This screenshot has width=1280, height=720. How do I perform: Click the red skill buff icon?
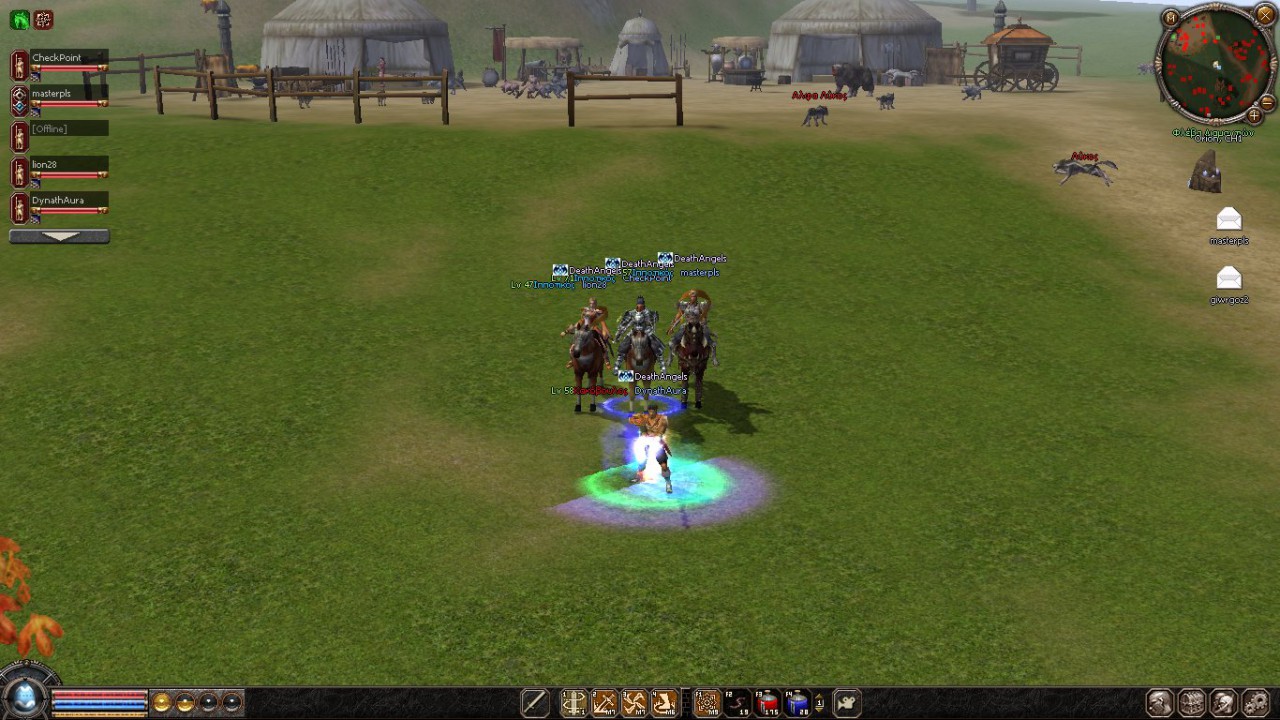[43, 19]
